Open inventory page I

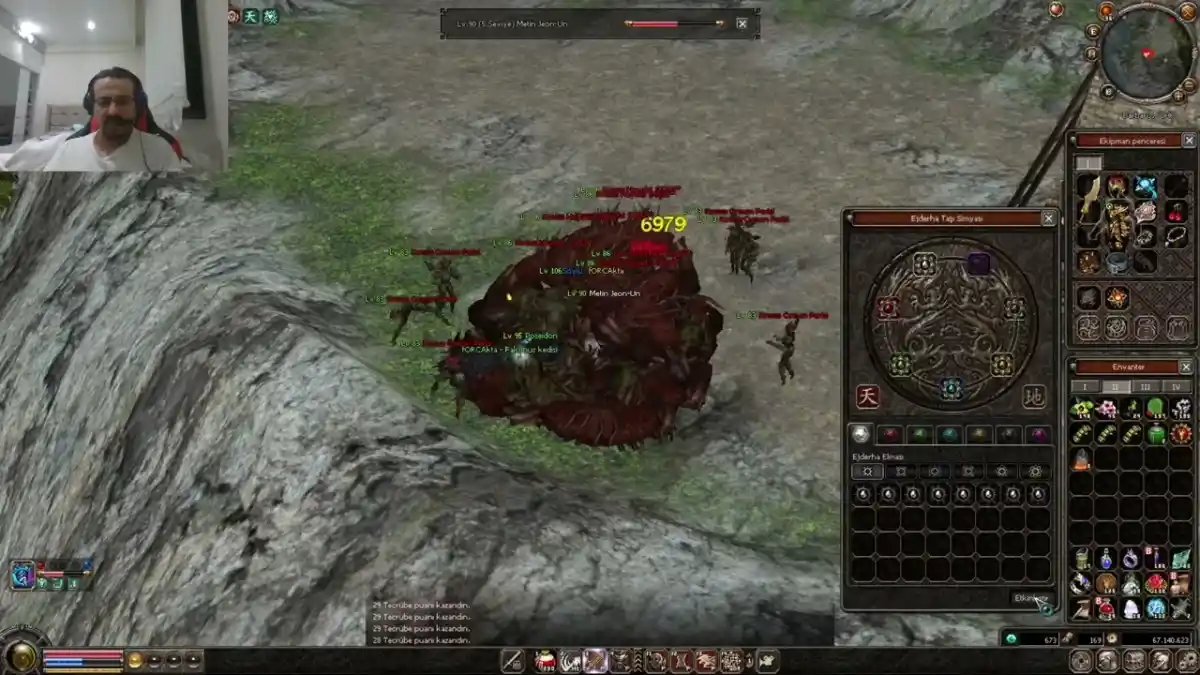tap(1086, 386)
